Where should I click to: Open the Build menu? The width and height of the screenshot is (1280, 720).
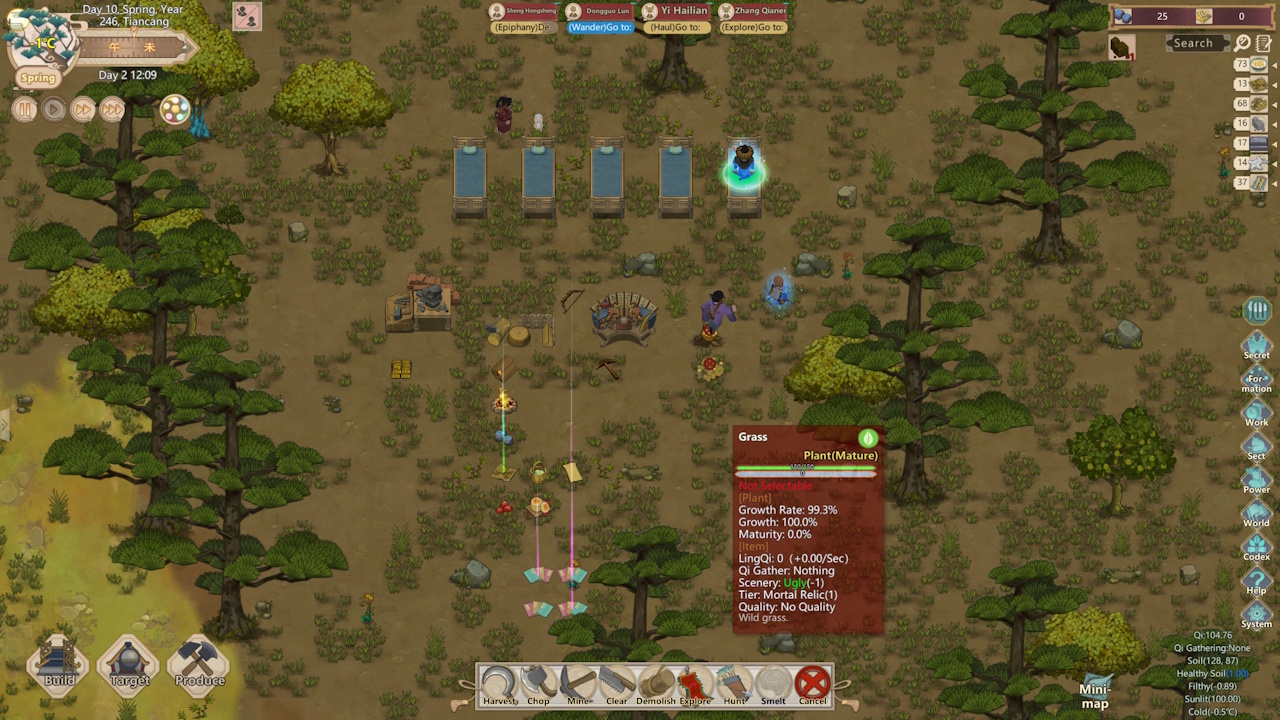pyautogui.click(x=59, y=664)
